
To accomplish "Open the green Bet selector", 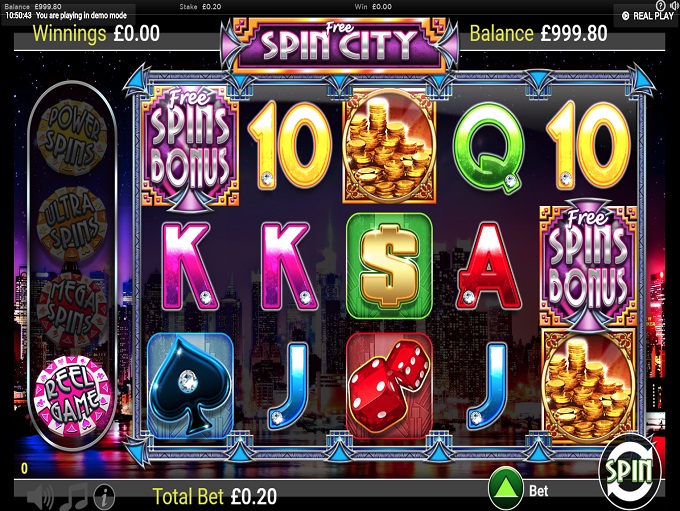I will [x=508, y=488].
